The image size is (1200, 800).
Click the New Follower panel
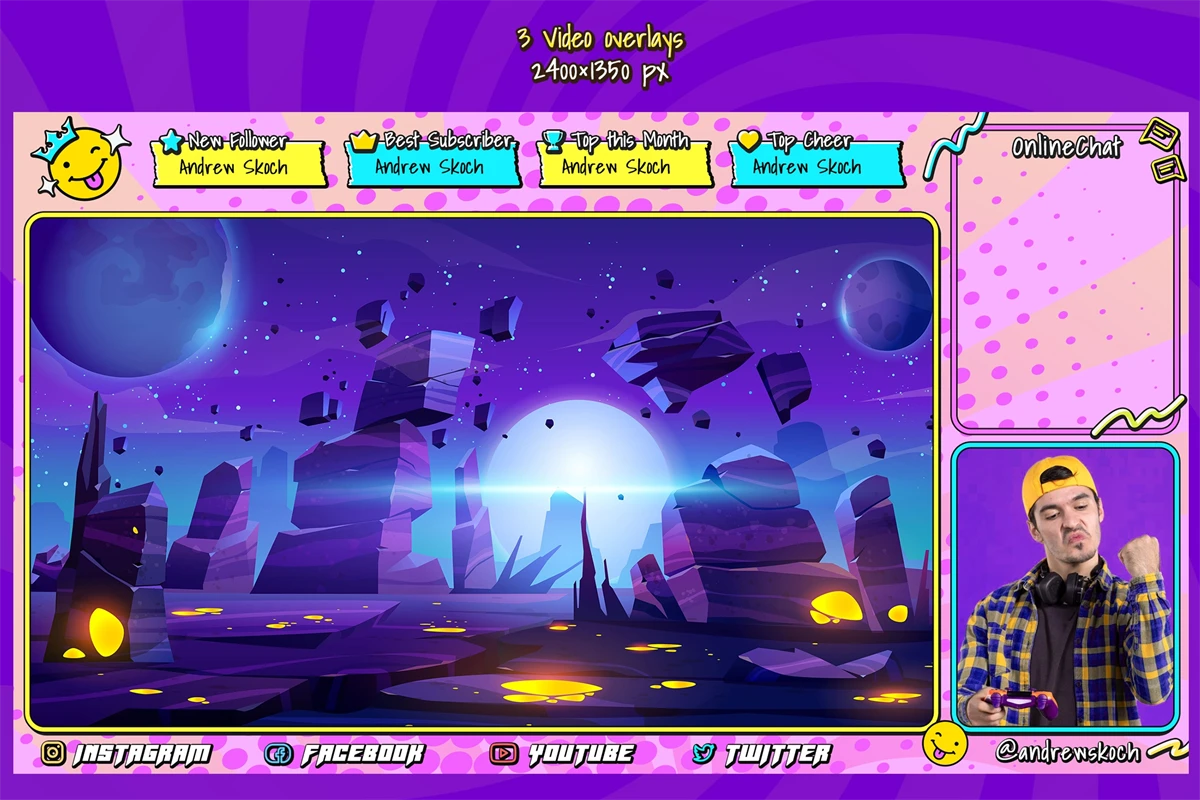tap(239, 163)
